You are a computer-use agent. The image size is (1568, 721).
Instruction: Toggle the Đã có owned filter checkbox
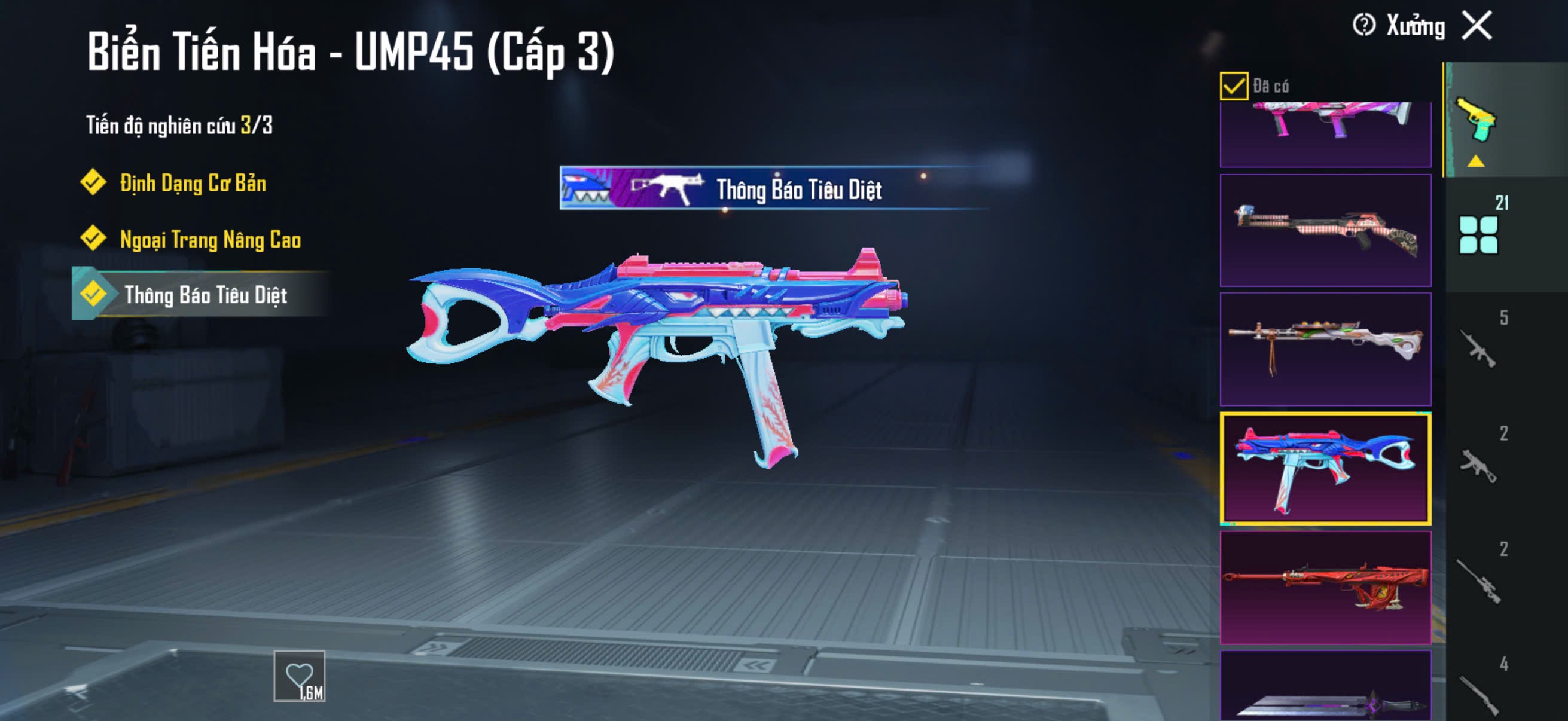click(1233, 85)
